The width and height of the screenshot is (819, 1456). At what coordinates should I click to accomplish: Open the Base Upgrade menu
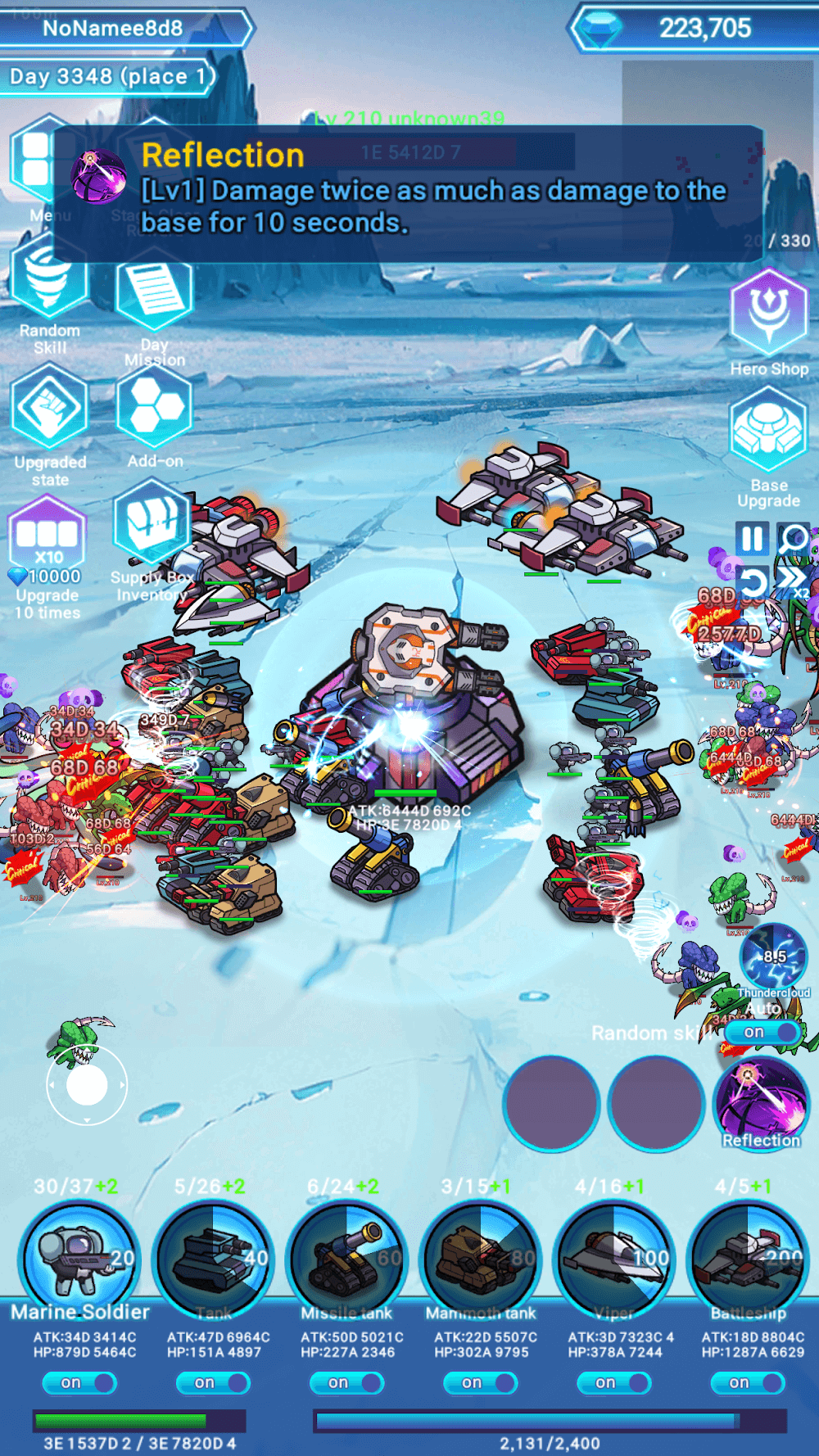[x=768, y=430]
